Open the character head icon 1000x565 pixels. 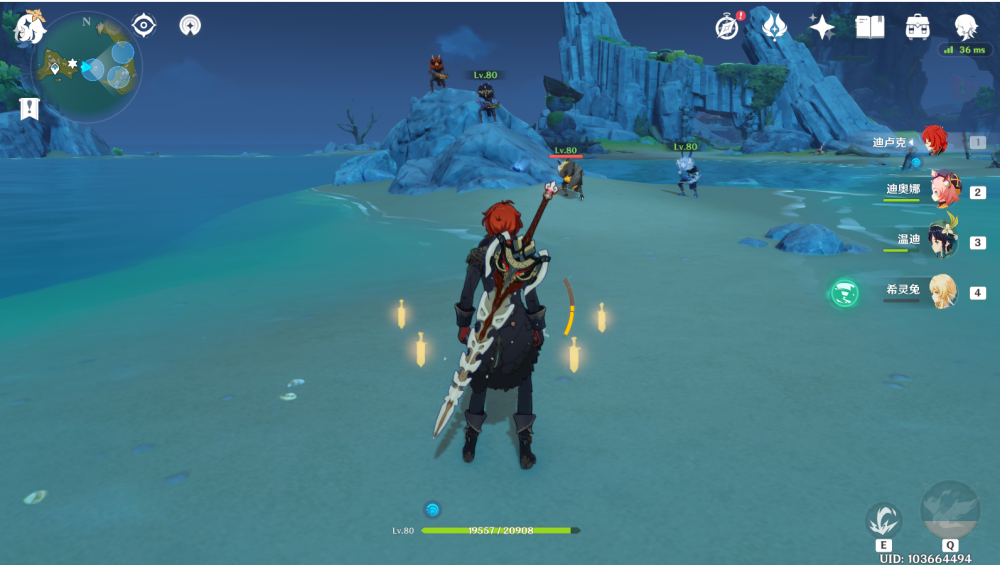[x=965, y=27]
